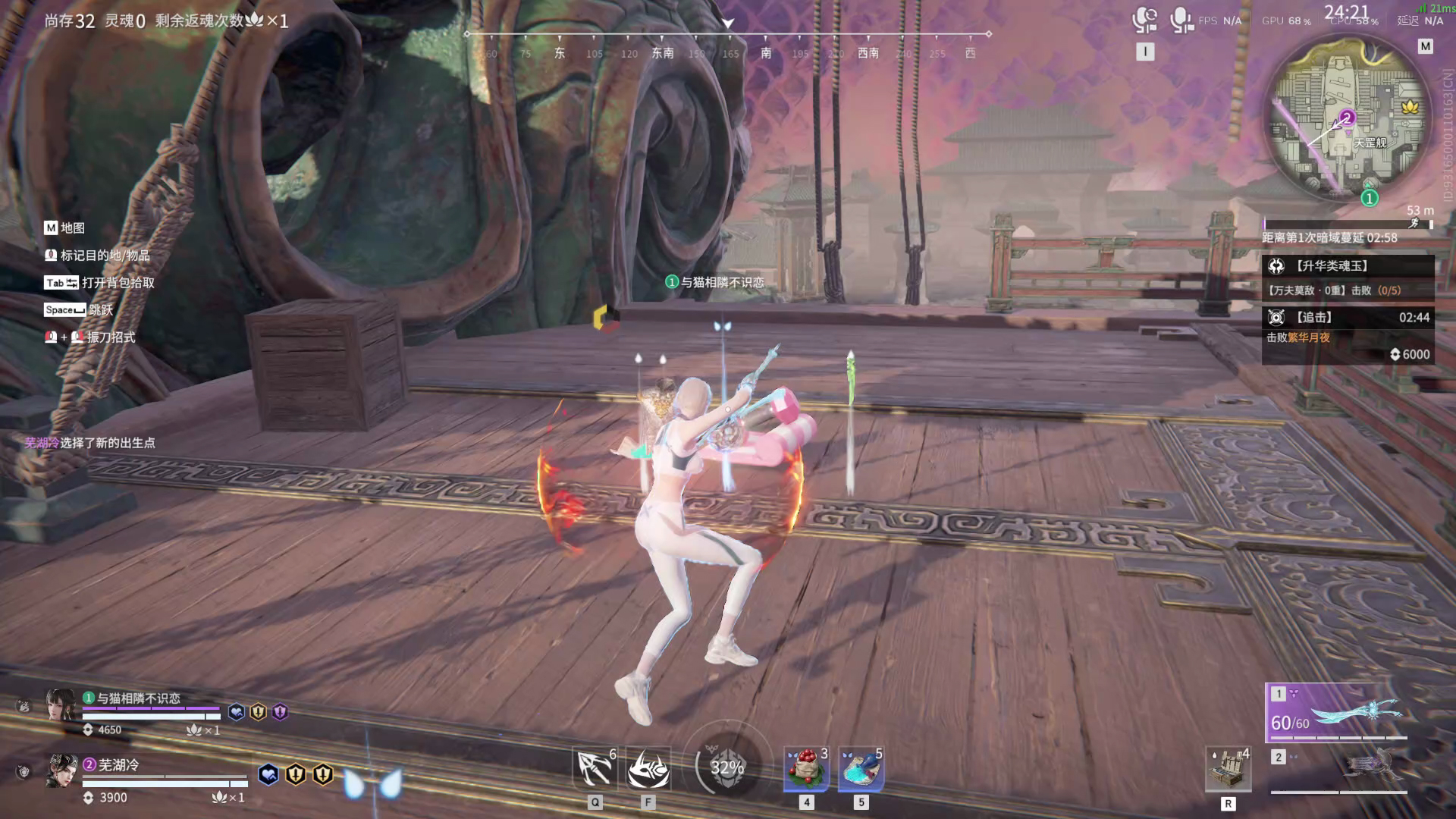Activate the F ultimate skill icon
1456x819 pixels.
pyautogui.click(x=648, y=768)
